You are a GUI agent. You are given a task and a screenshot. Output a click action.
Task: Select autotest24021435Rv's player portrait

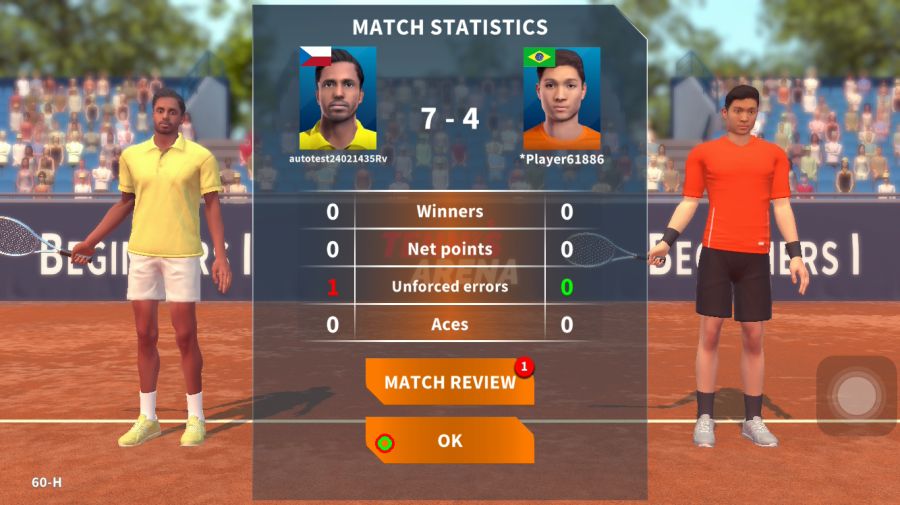[x=338, y=98]
